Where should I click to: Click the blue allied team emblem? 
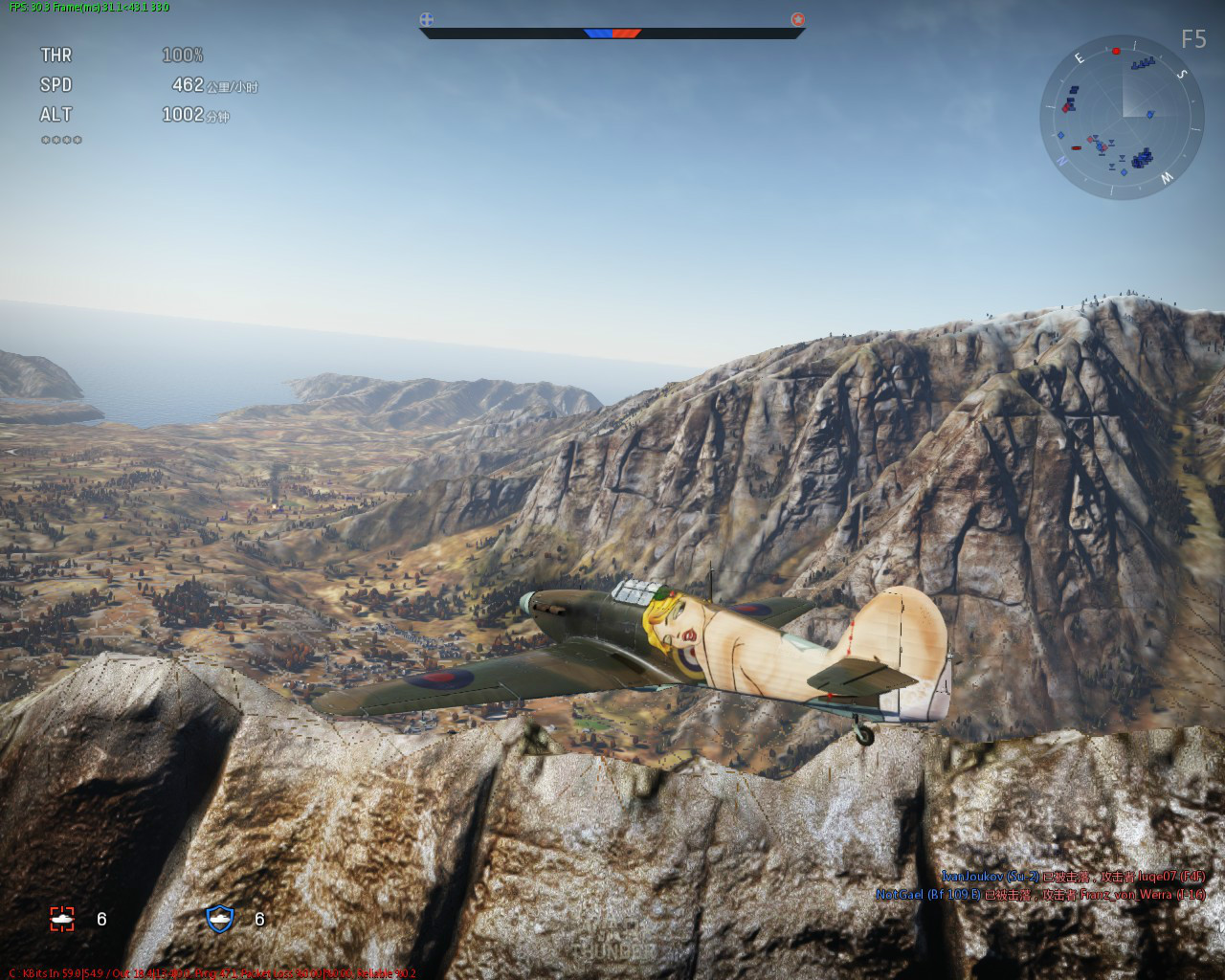pos(427,18)
